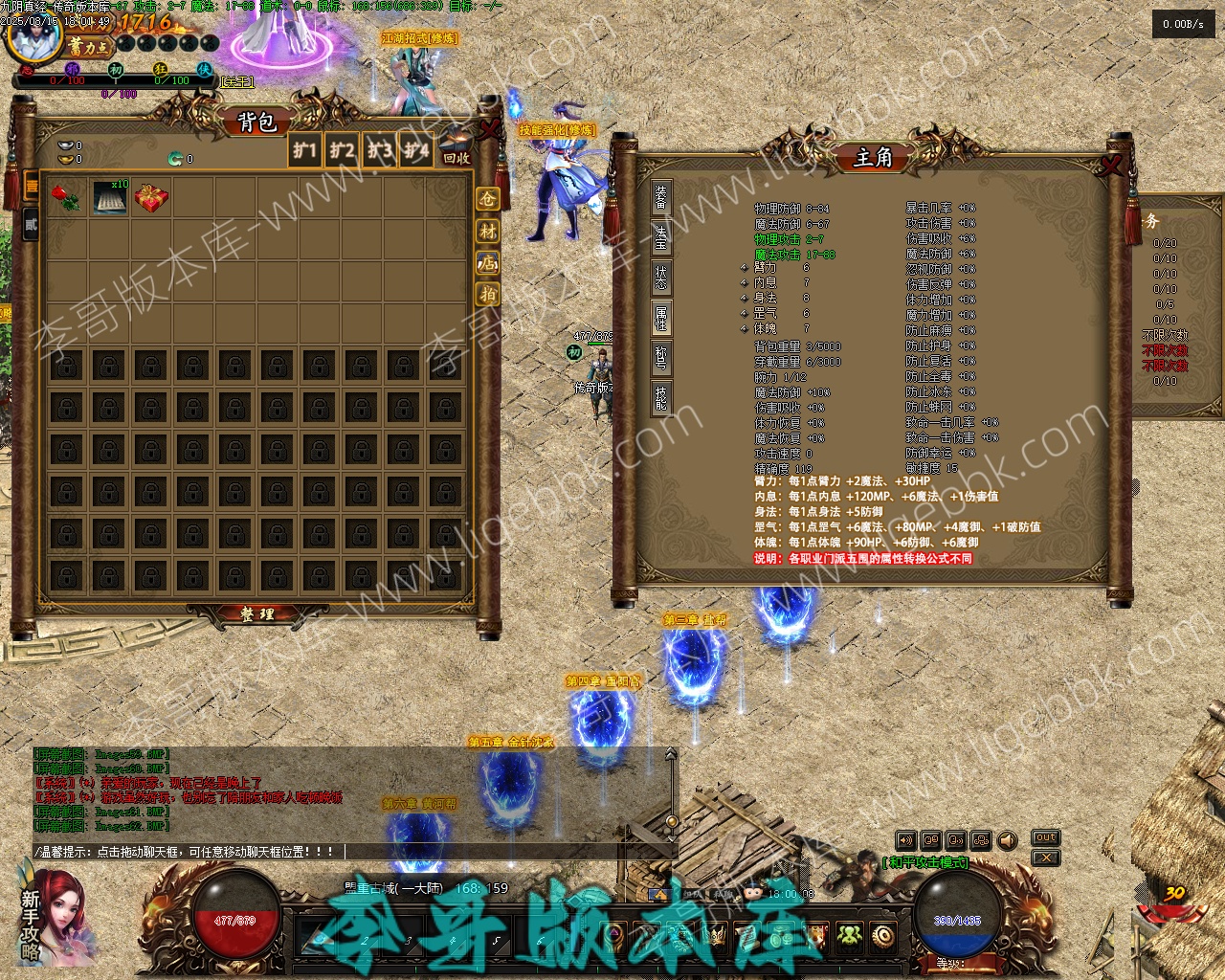Click the 整理 sort button
Screen dimensions: 1225x980
coord(256,614)
